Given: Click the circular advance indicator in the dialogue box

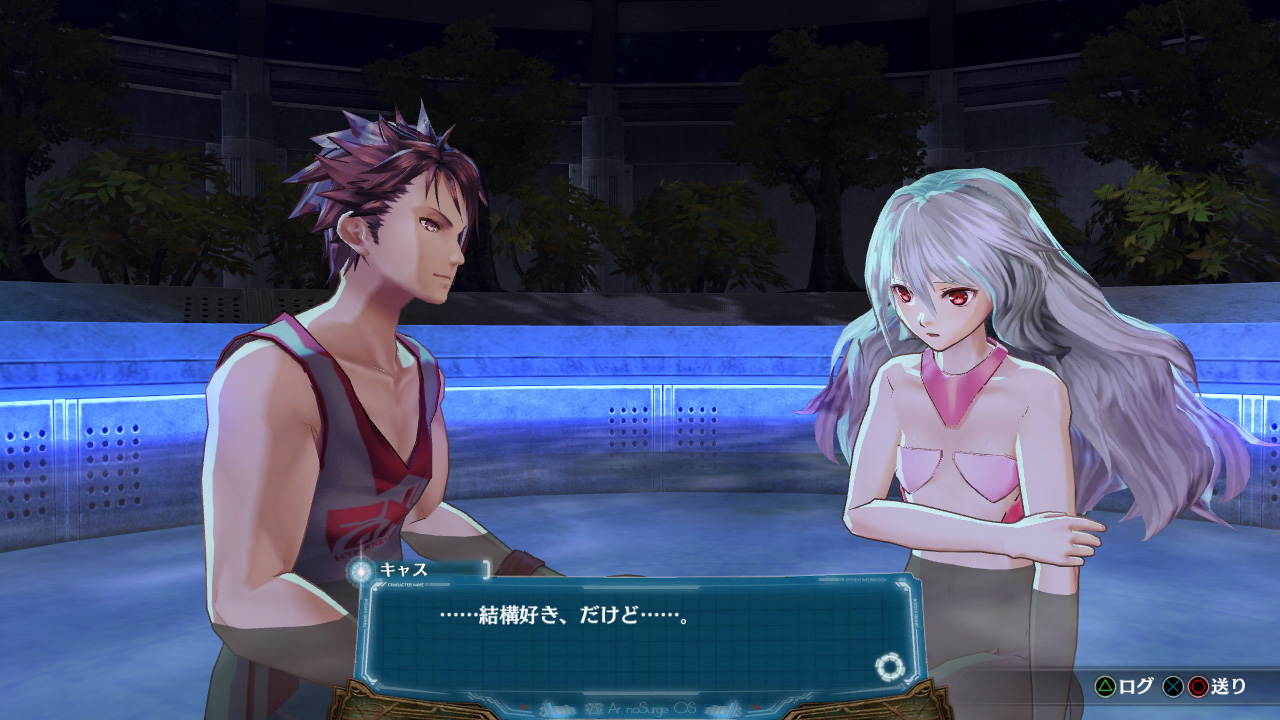Looking at the screenshot, I should [887, 666].
